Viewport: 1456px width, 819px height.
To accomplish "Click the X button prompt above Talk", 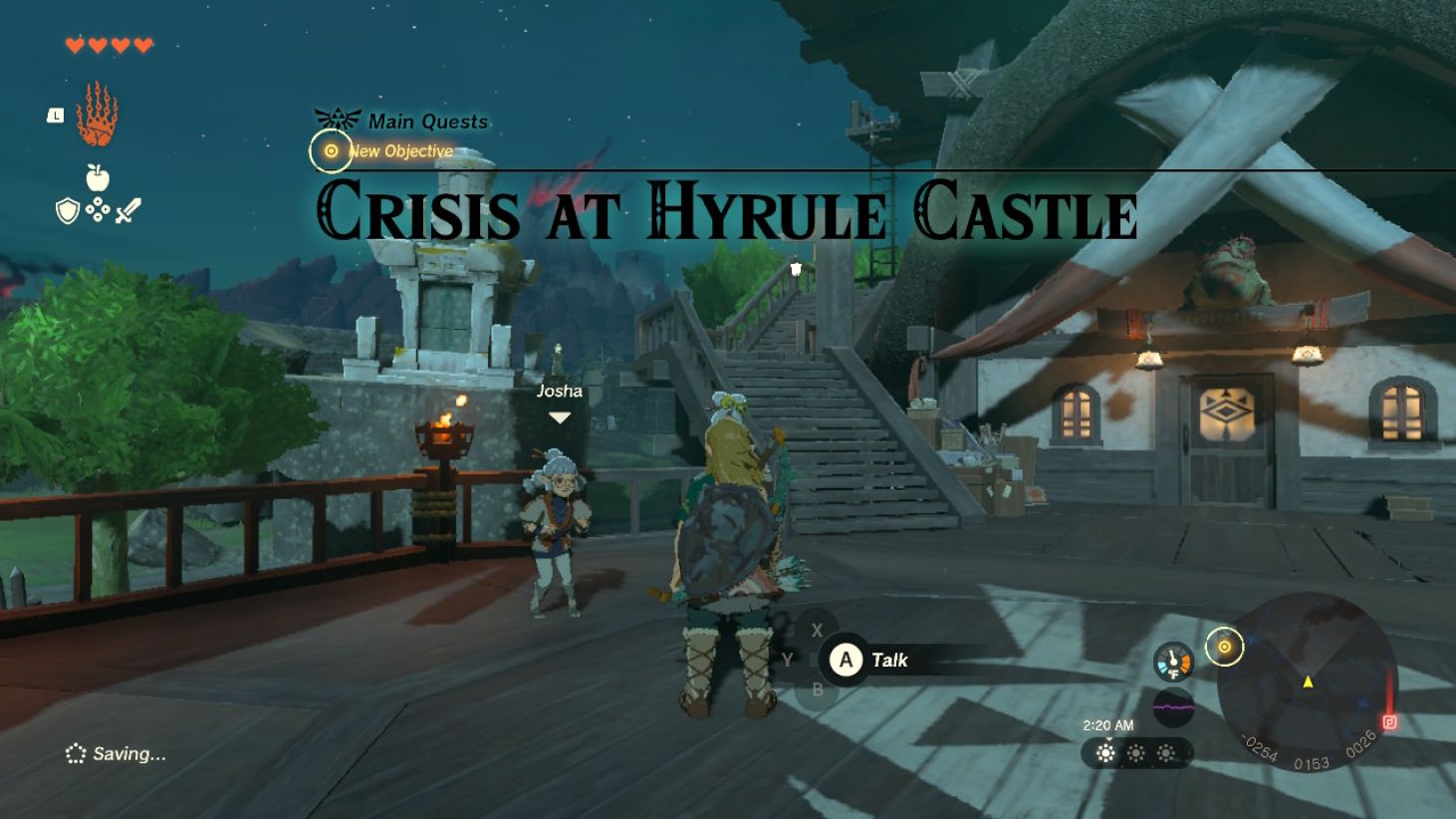I will tap(817, 629).
